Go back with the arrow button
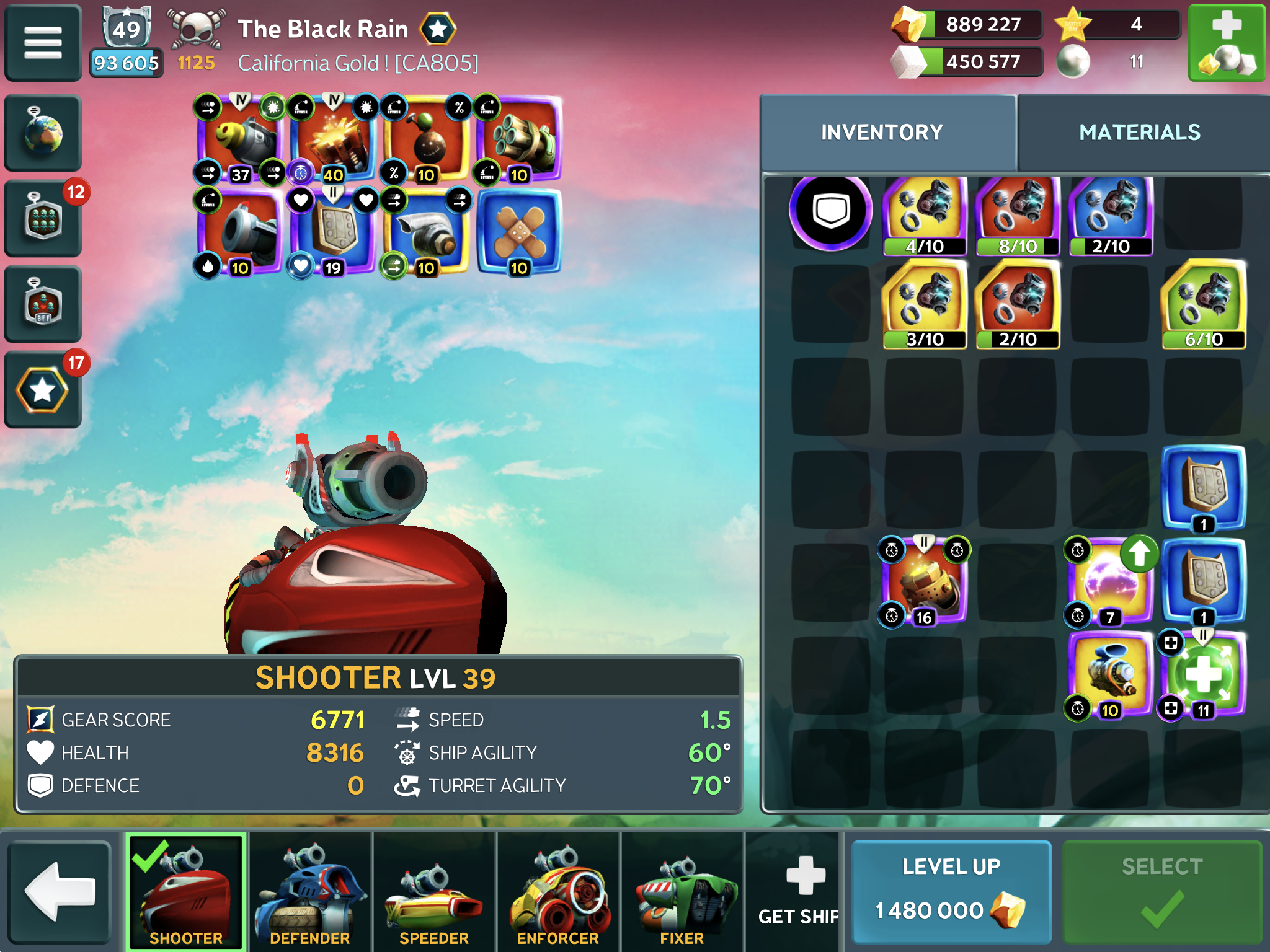Image resolution: width=1270 pixels, height=952 pixels. tap(60, 891)
